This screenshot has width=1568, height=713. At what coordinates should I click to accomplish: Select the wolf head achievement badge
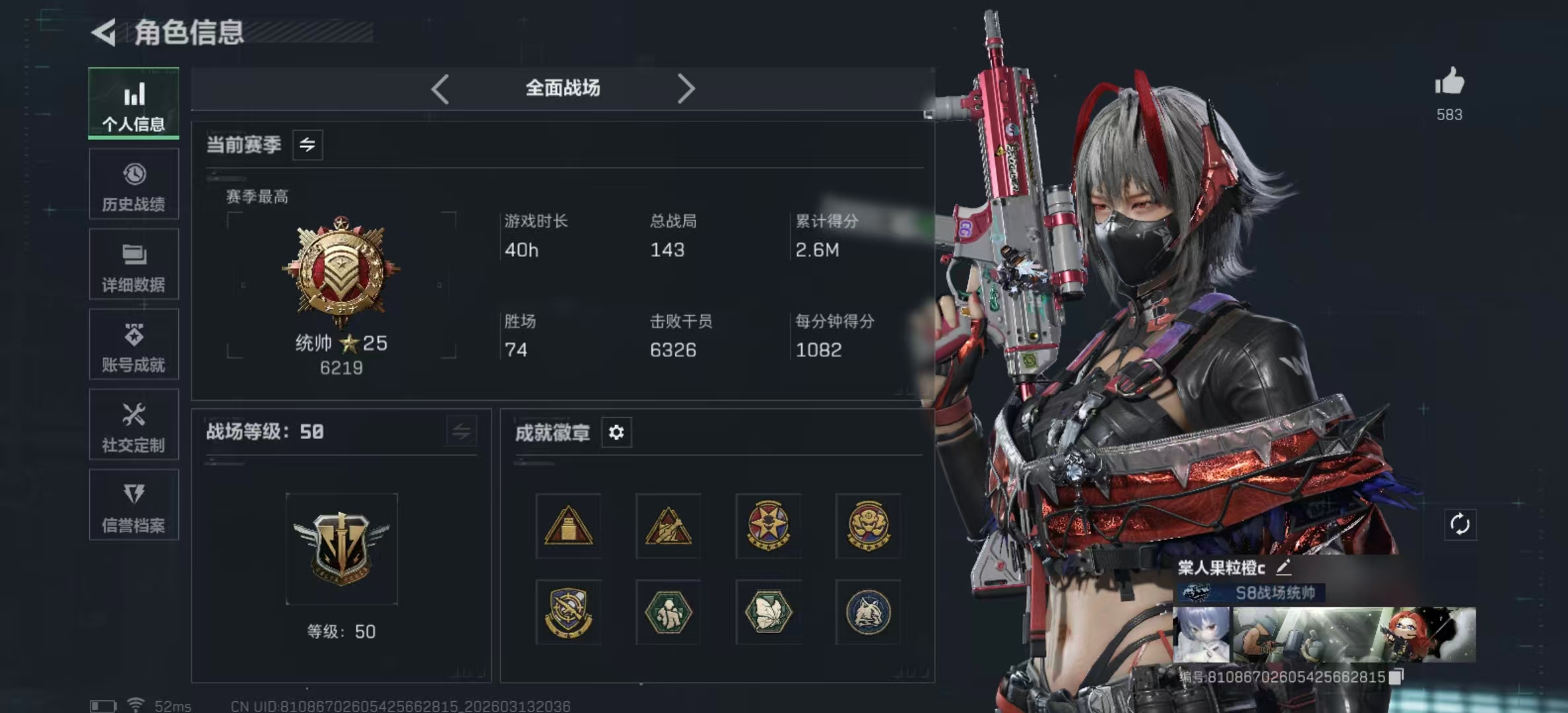[x=868, y=612]
